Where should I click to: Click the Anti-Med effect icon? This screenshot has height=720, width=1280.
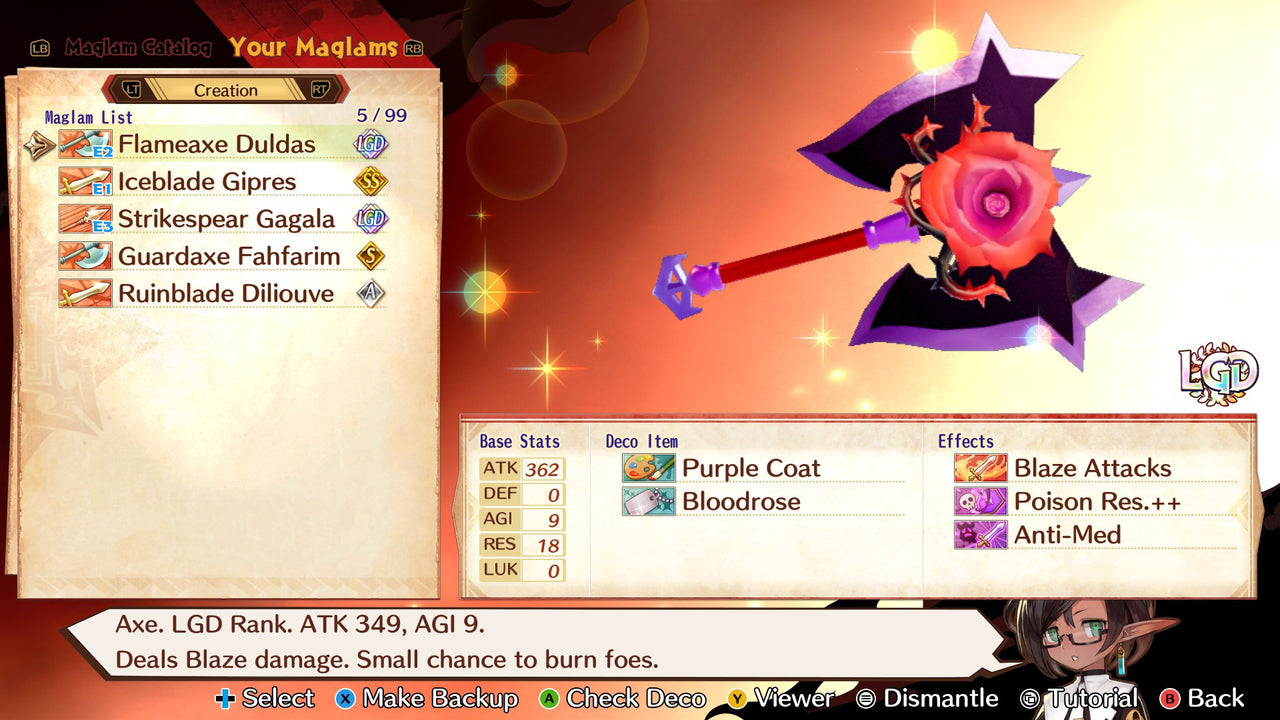click(981, 535)
